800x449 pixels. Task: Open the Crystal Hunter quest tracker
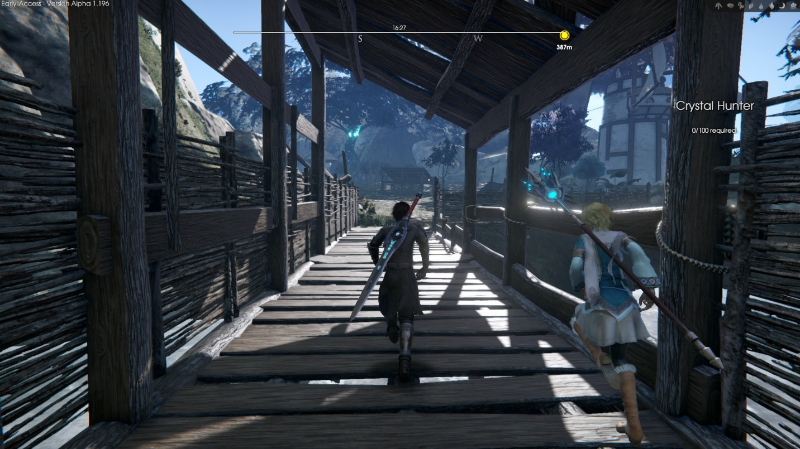[x=720, y=105]
